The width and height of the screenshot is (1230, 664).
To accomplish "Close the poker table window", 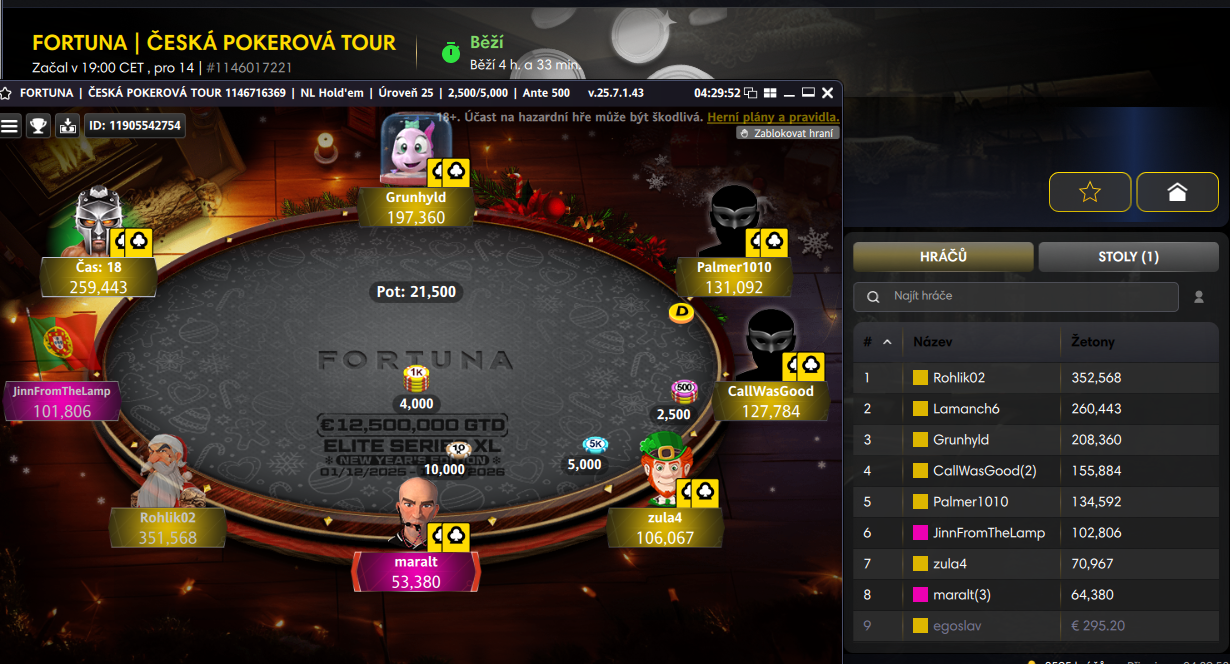I will (827, 93).
